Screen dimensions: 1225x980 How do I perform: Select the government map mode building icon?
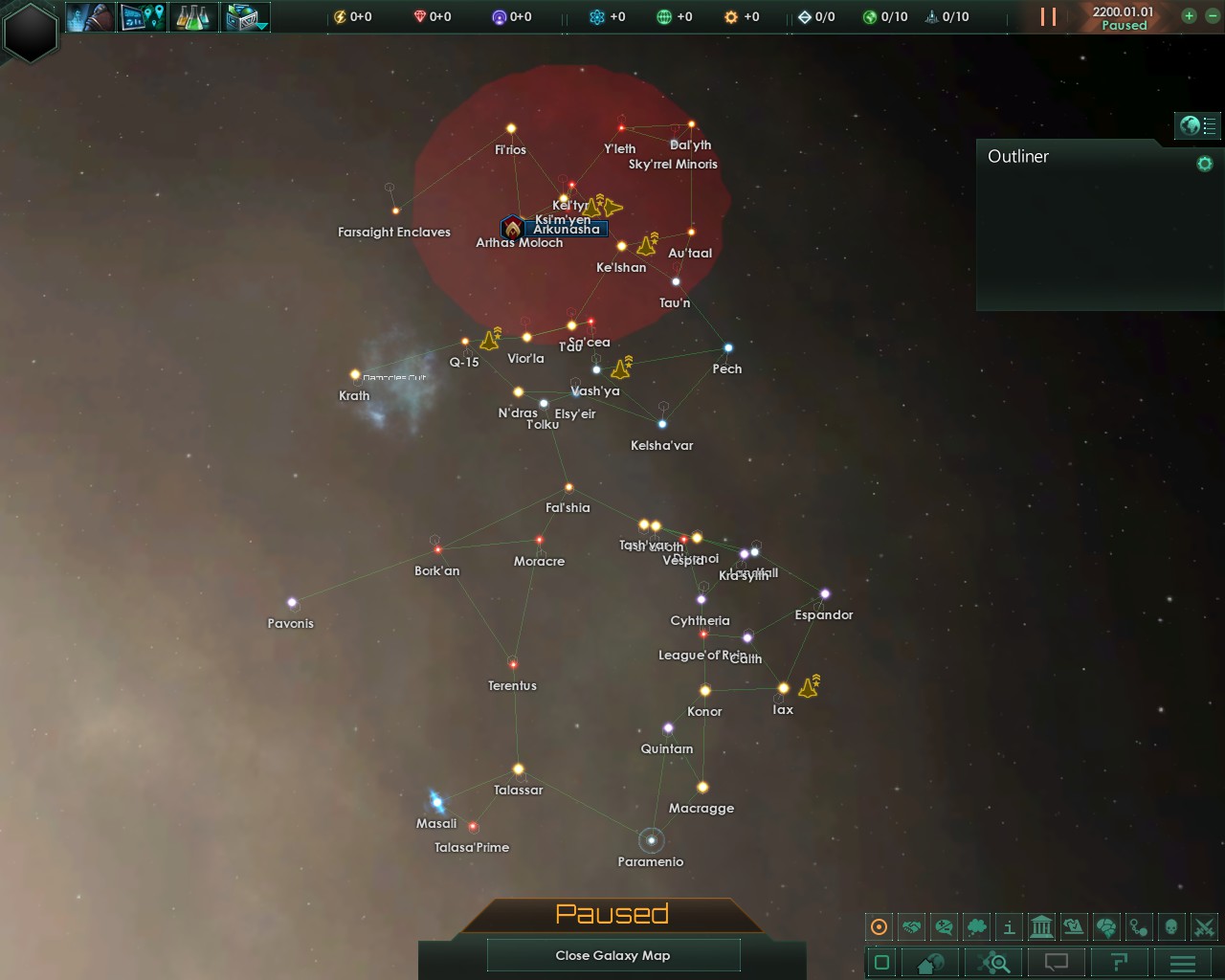[x=1041, y=926]
